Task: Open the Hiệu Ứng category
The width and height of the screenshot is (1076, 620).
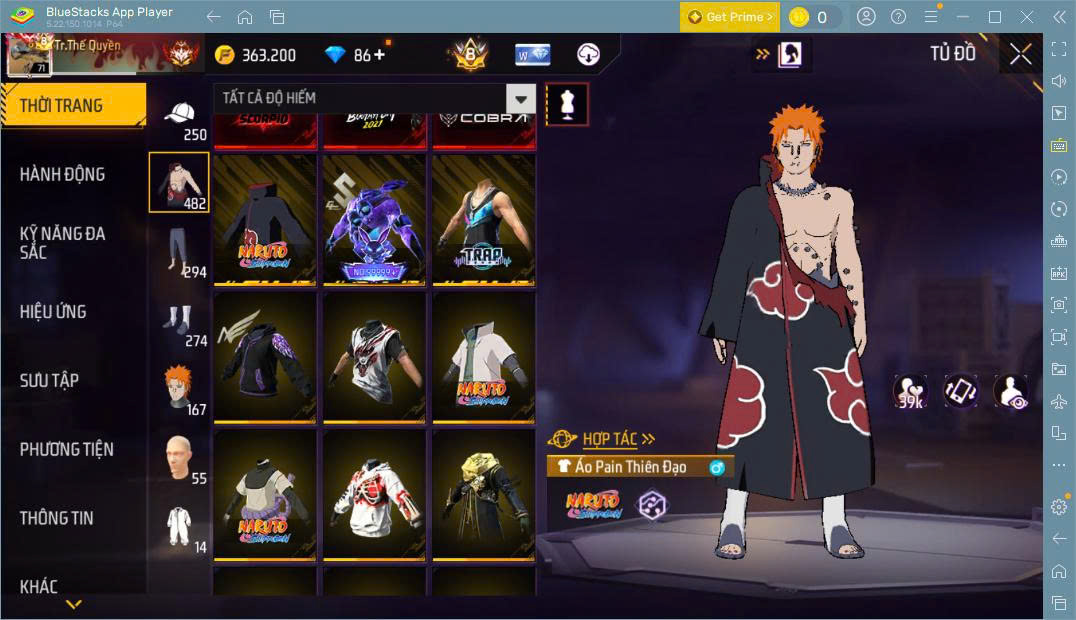Action: tap(53, 311)
